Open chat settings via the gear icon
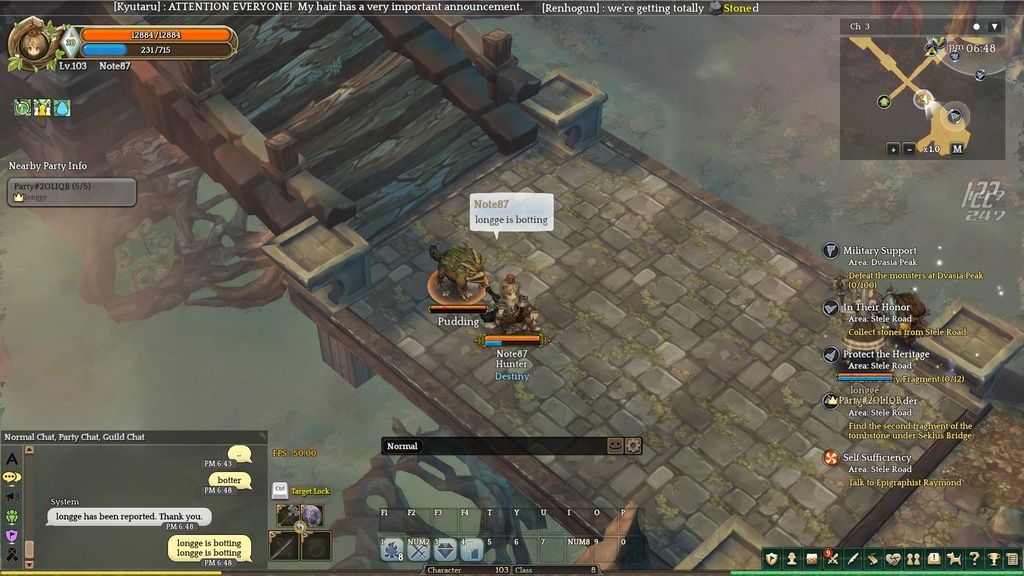 (x=633, y=446)
